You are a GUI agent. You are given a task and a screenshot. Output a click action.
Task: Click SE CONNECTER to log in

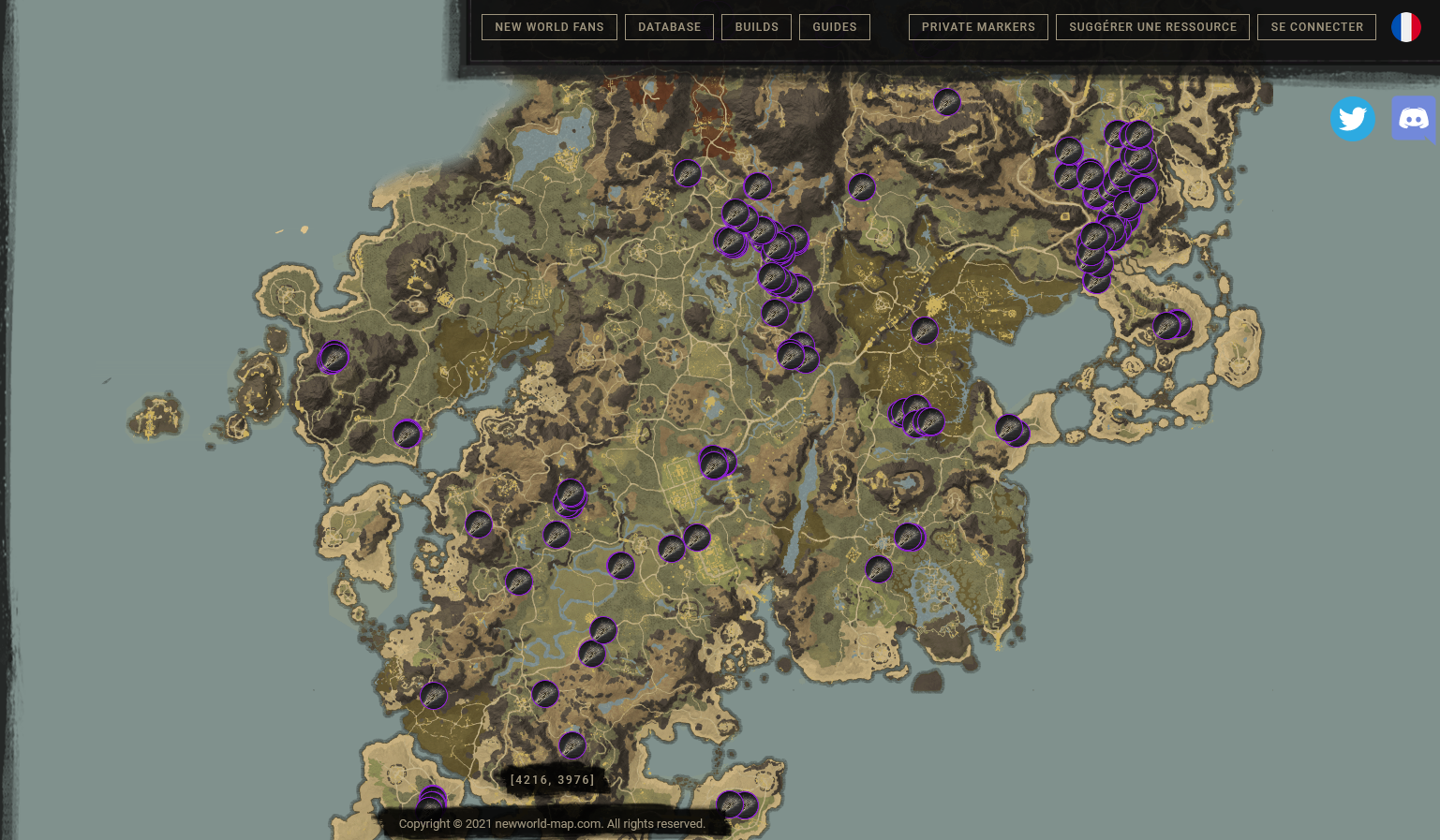point(1316,27)
